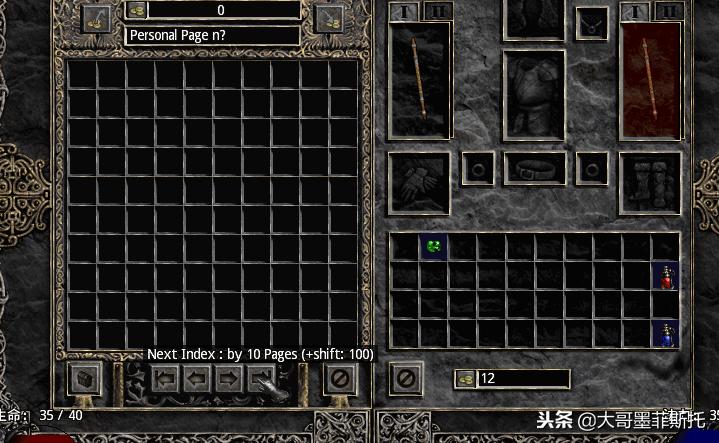Select the staff in the left weapon slot
This screenshot has height=443, width=719.
(x=421, y=80)
